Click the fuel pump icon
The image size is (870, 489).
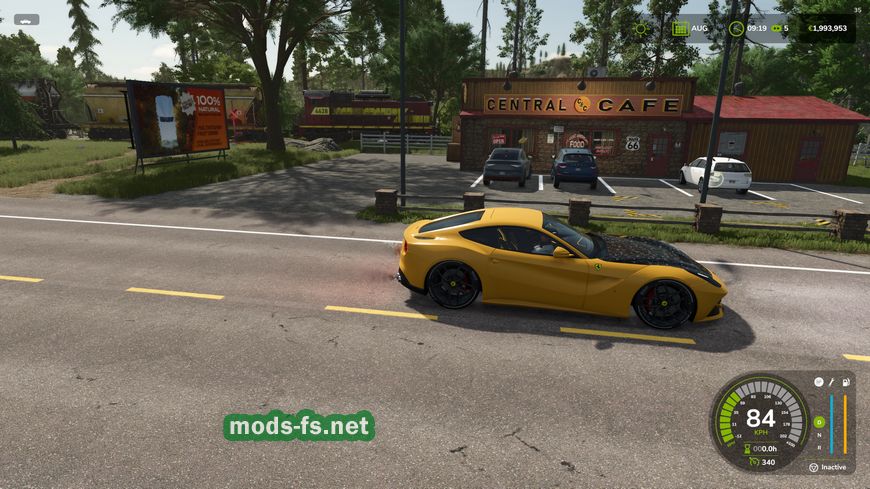pyautogui.click(x=846, y=382)
